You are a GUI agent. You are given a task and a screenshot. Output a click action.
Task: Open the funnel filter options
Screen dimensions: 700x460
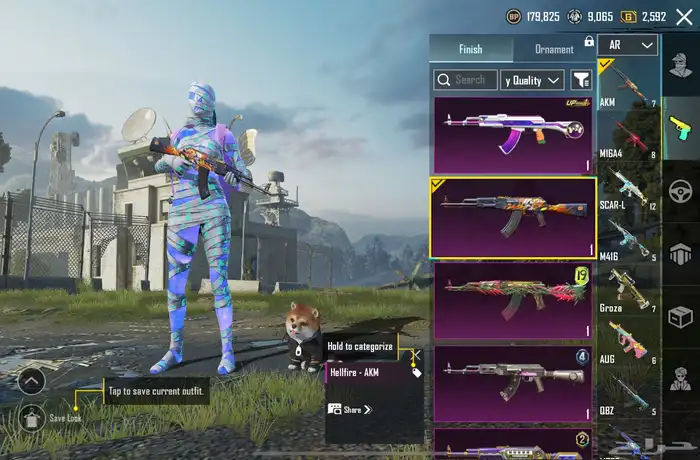click(581, 79)
